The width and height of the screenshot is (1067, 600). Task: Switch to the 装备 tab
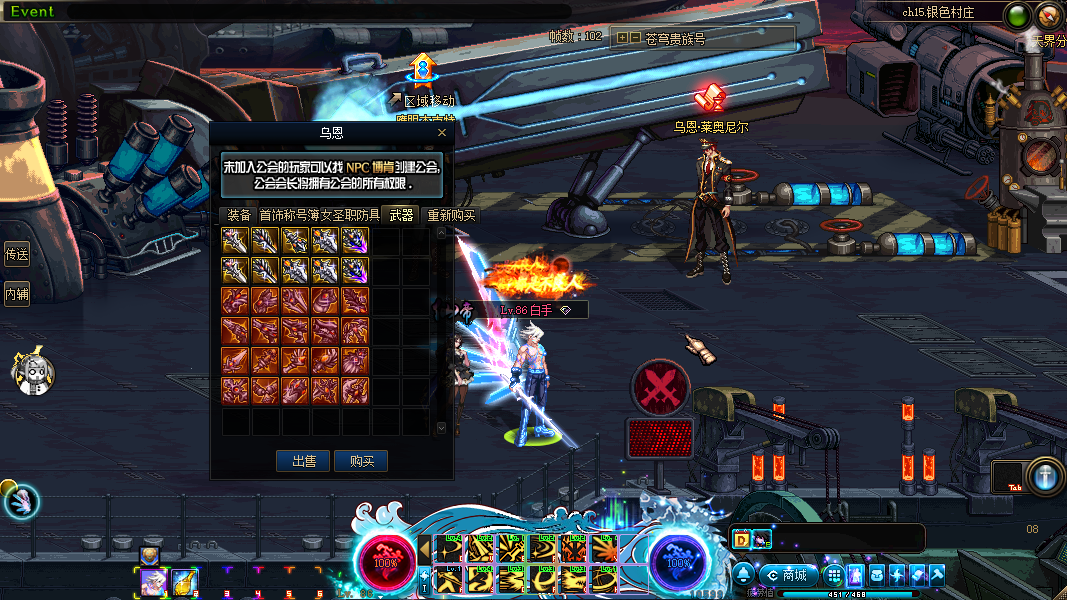click(x=238, y=215)
